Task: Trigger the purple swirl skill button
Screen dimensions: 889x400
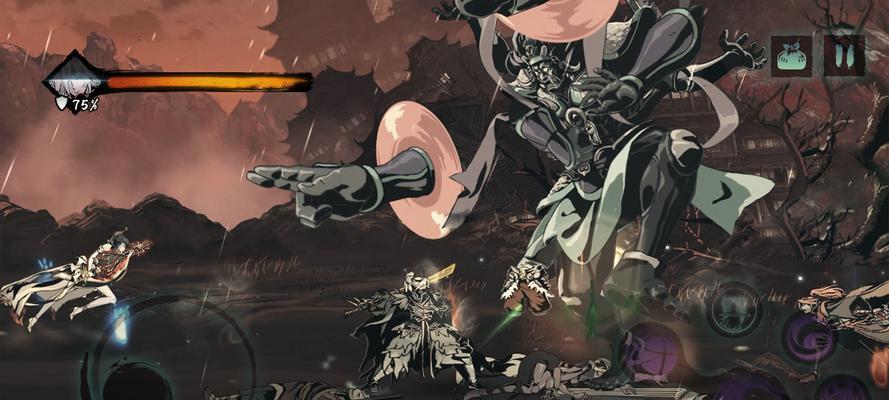Action: click(x=808, y=337)
